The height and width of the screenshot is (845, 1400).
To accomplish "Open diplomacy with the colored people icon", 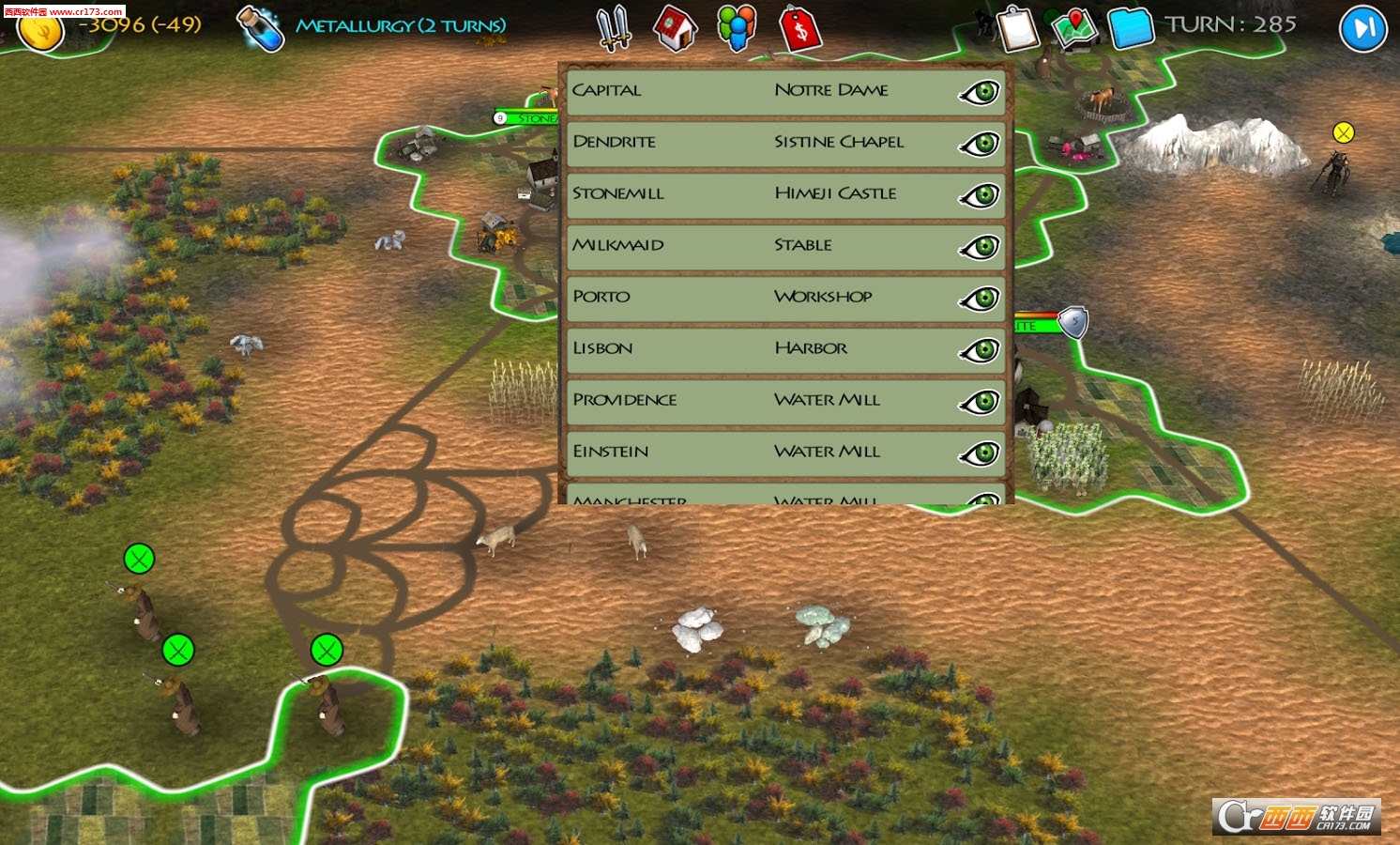I will (x=738, y=29).
